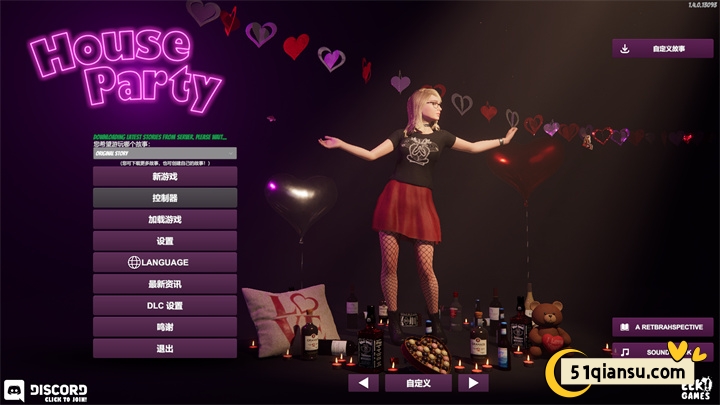Image resolution: width=720 pixels, height=405 pixels.
Task: Show the latest news (最新资讯)
Action: click(165, 284)
